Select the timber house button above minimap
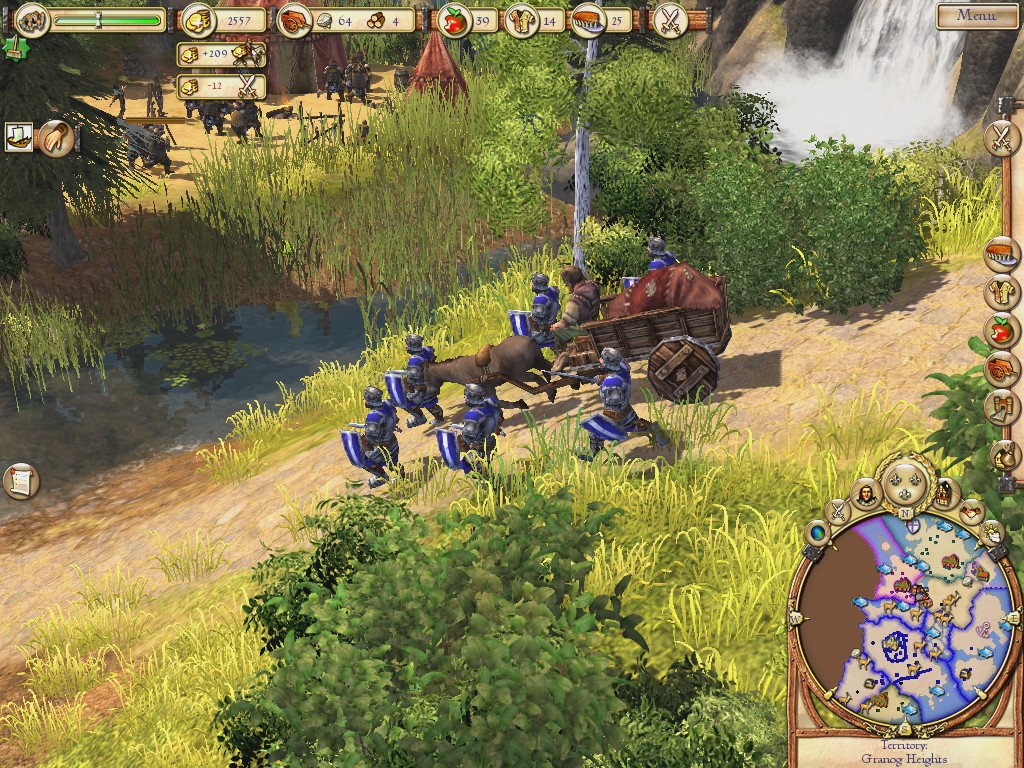The image size is (1024, 768). coord(944,492)
